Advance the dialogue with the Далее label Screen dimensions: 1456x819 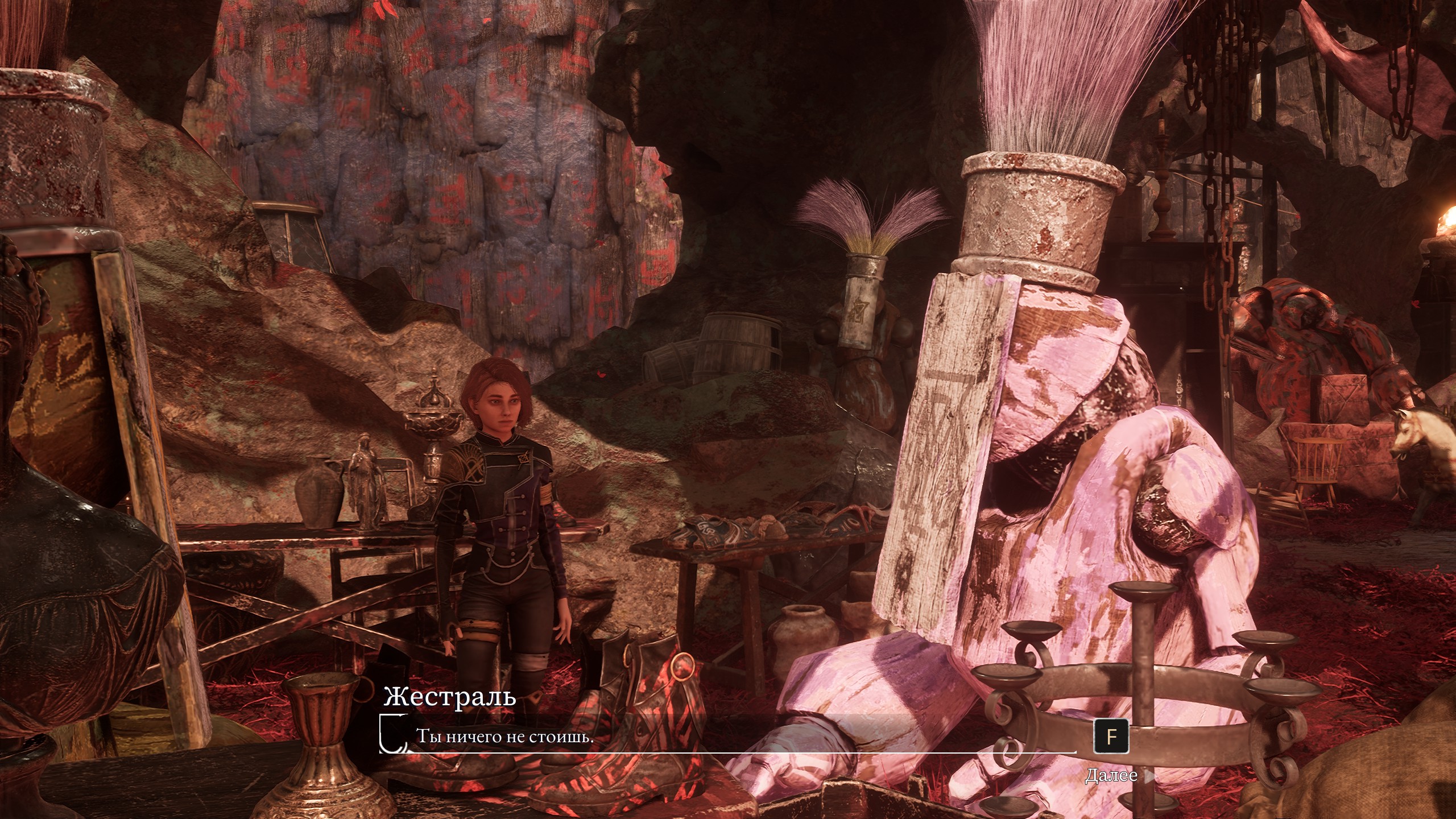[x=1111, y=776]
